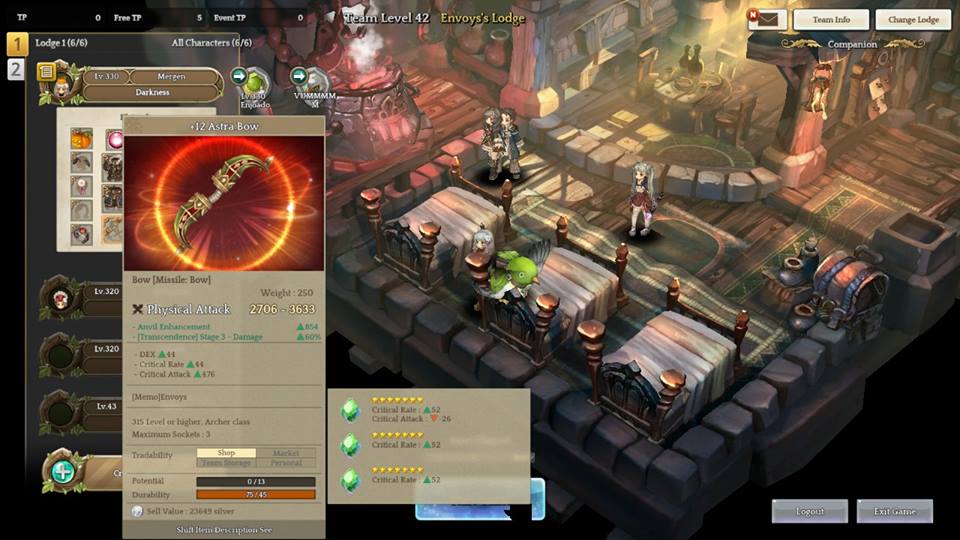The height and width of the screenshot is (540, 960).
Task: Click the Exit Game button
Action: point(894,511)
